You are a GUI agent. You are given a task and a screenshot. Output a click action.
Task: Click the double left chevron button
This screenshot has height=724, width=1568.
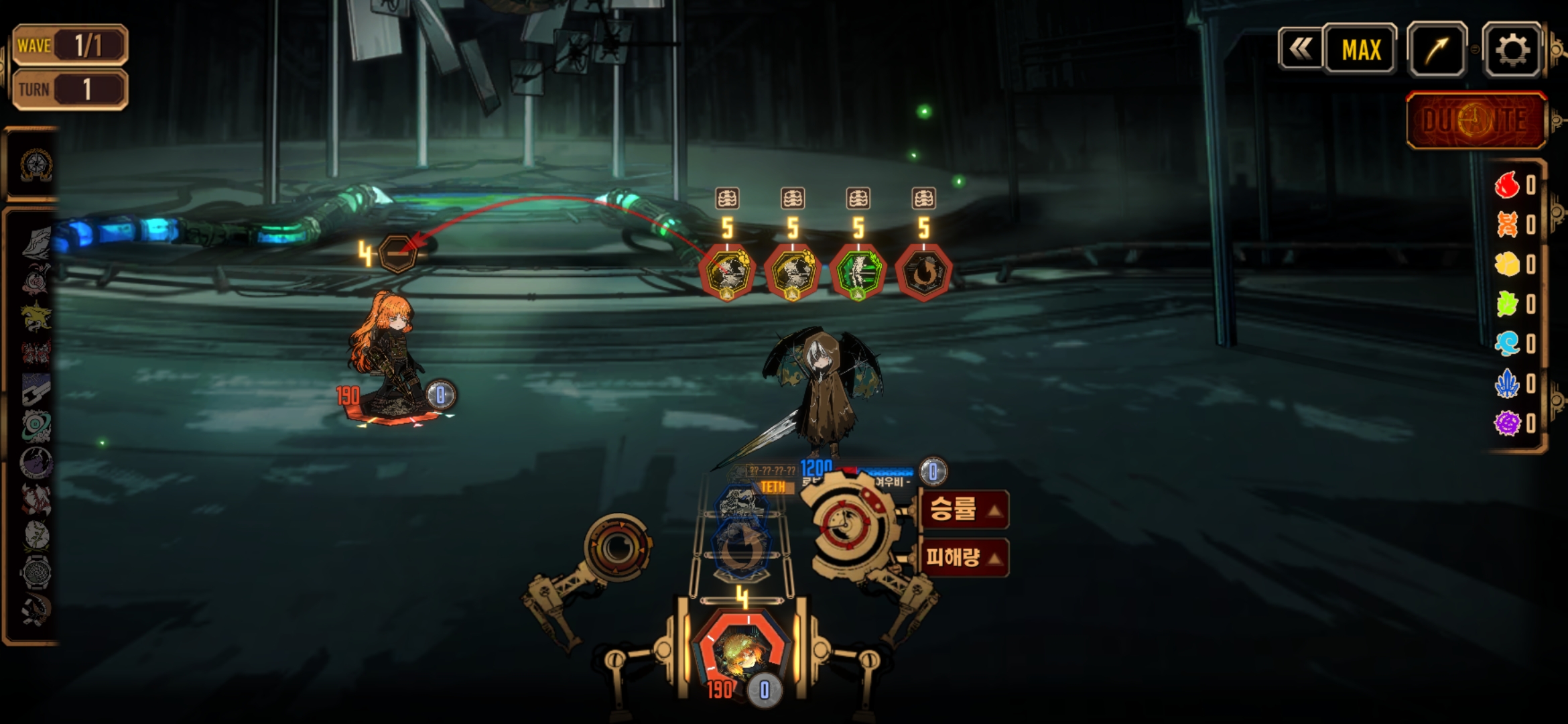pyautogui.click(x=1301, y=49)
